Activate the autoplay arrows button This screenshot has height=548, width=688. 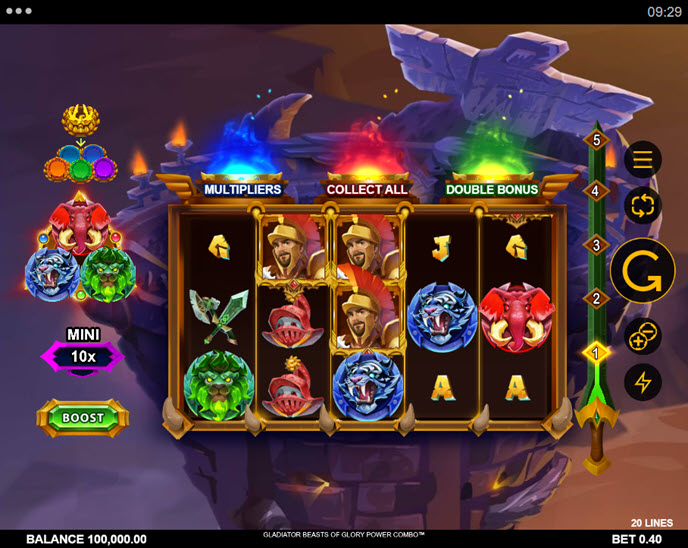tap(642, 205)
